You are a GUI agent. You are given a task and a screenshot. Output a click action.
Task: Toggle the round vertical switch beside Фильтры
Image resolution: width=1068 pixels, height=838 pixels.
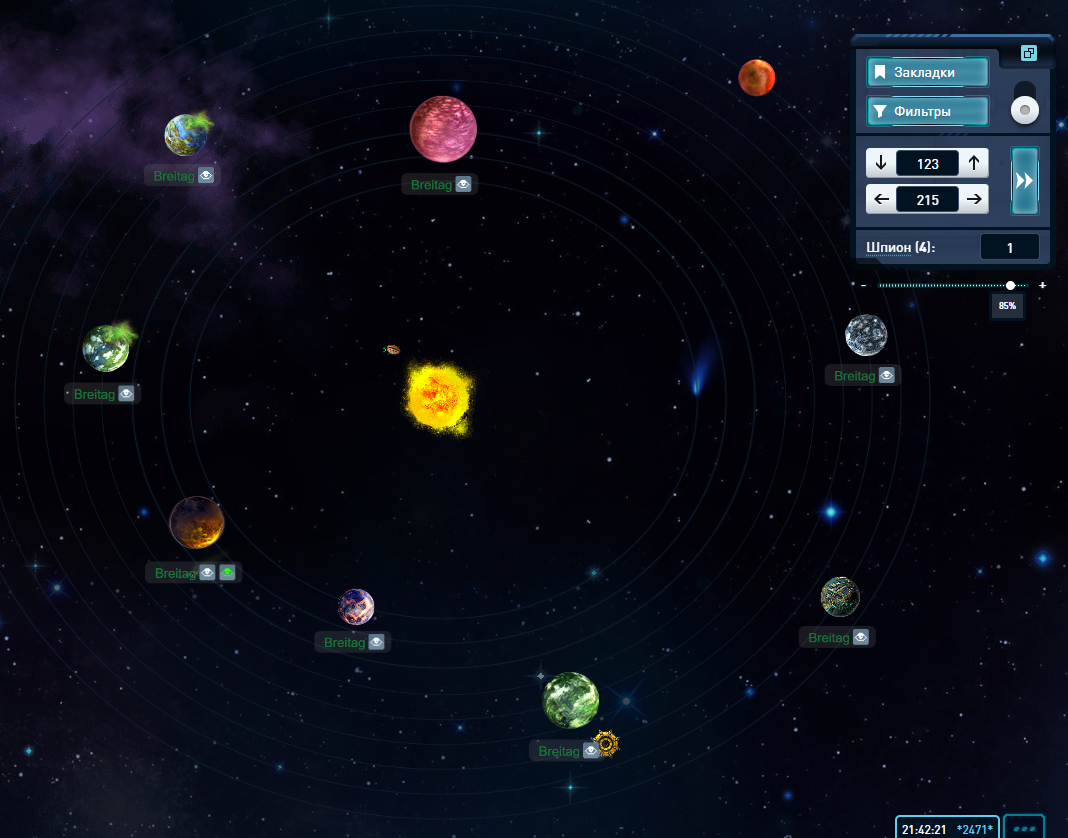1025,109
